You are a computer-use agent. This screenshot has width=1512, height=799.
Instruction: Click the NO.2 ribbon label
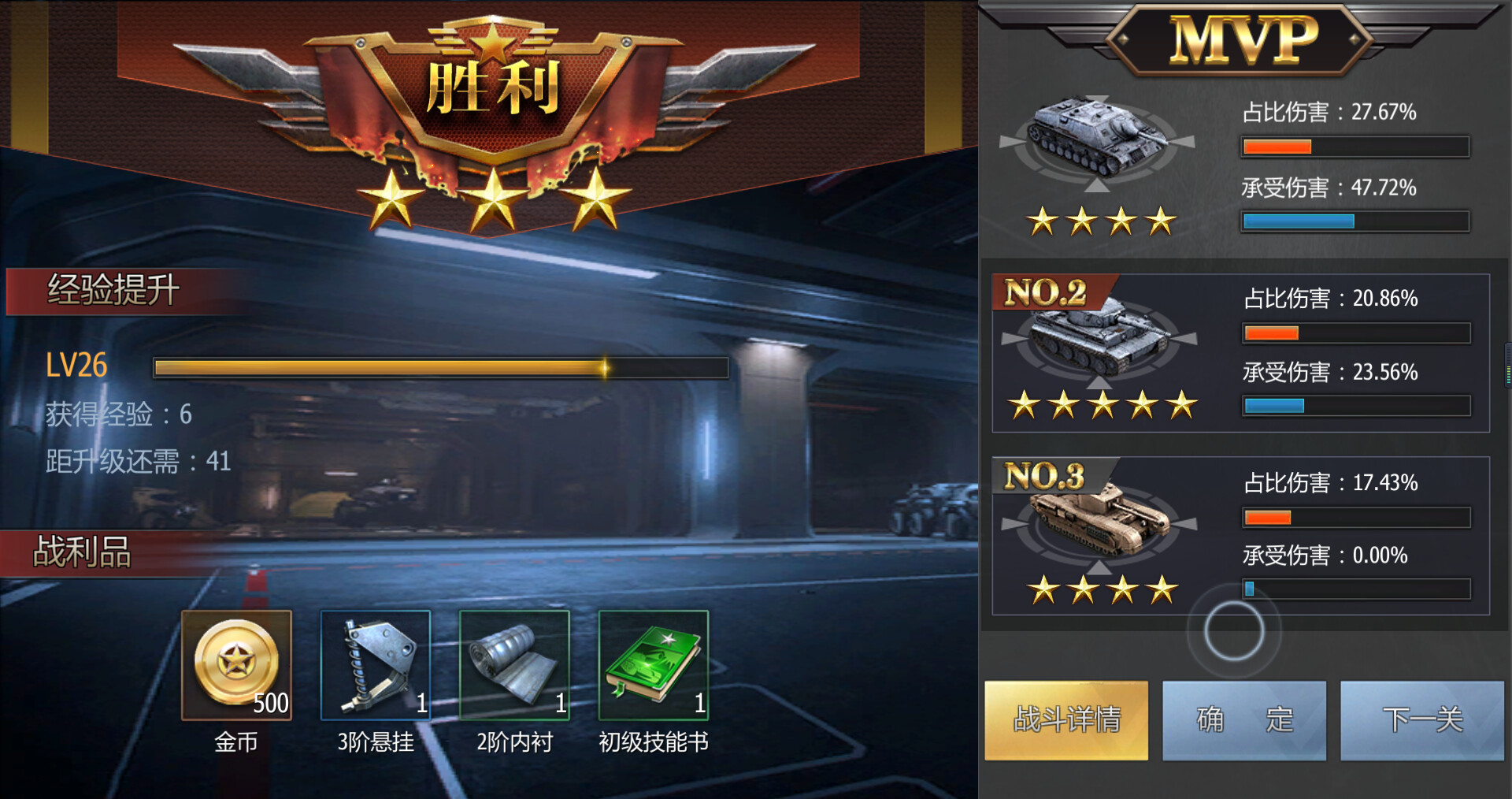pos(1047,290)
